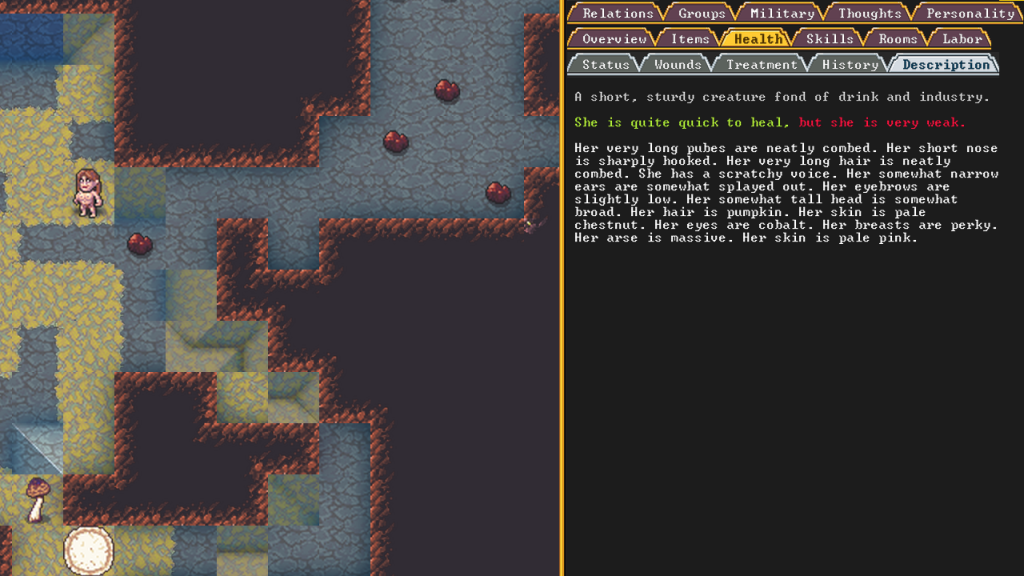Viewport: 1024px width, 576px height.
Task: Go to the Overview tab
Action: click(614, 39)
